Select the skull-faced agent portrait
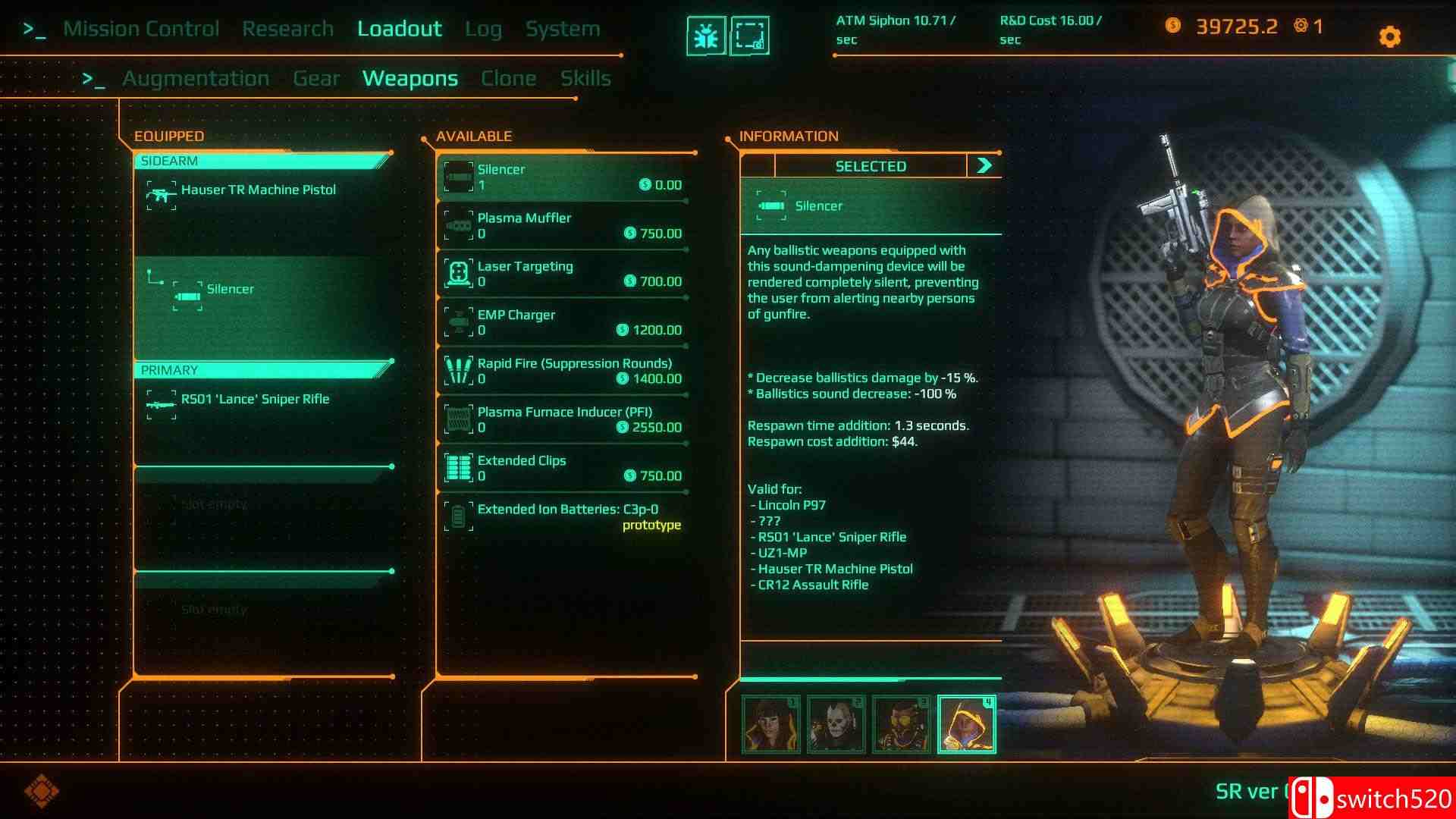The height and width of the screenshot is (819, 1456). 835,723
